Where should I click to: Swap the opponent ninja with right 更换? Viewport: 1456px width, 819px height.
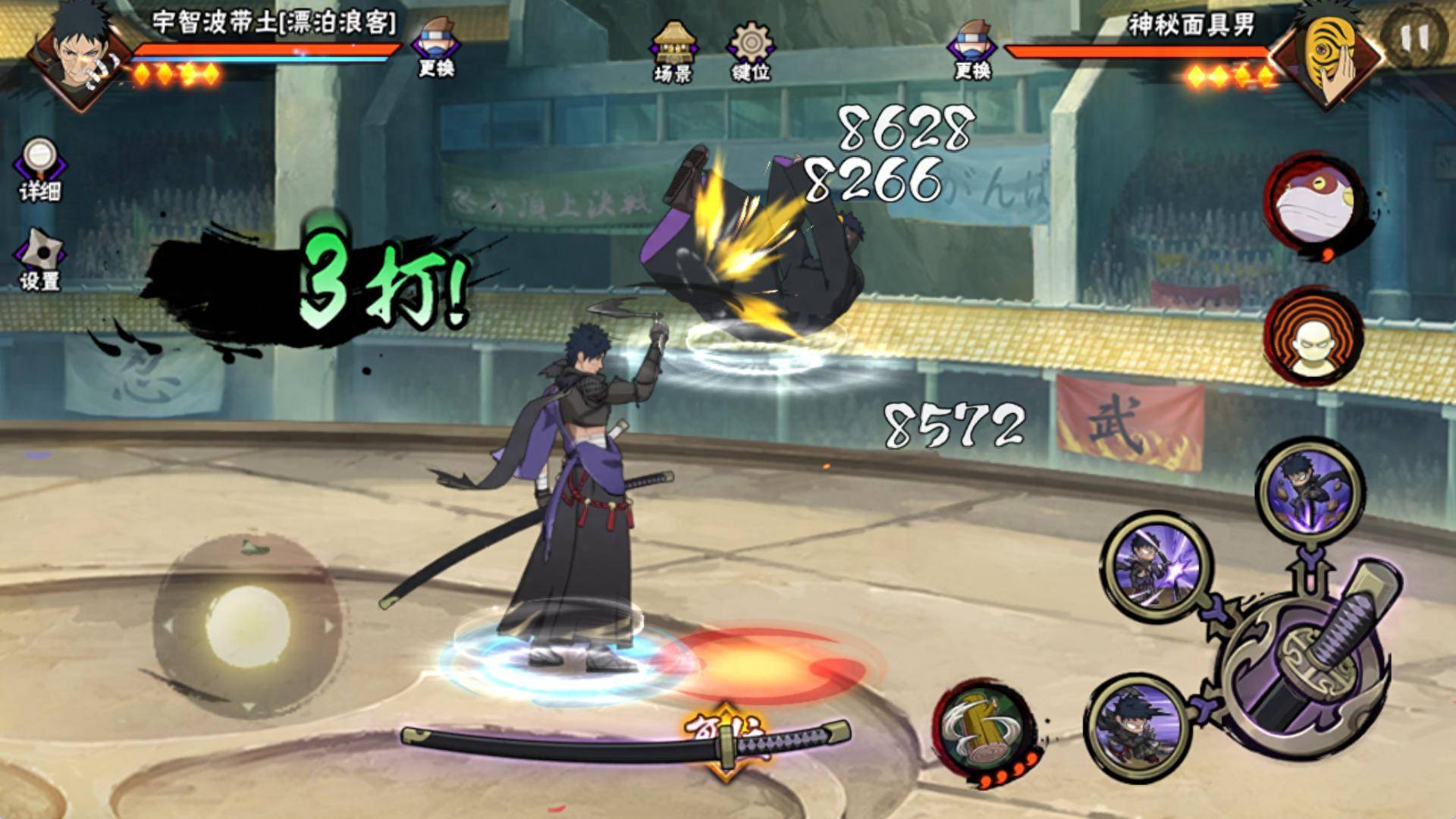click(x=973, y=52)
